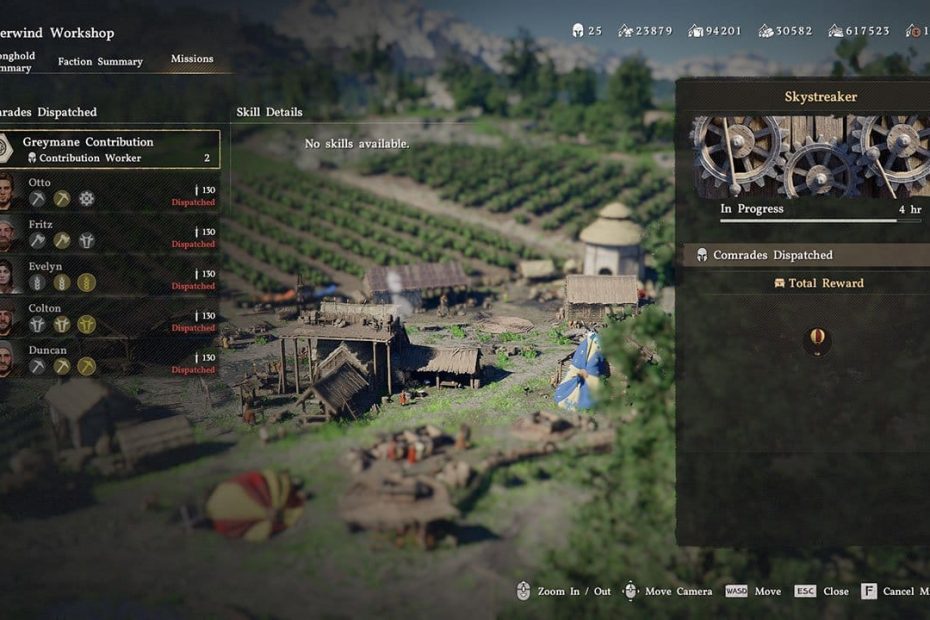Open the Skystreaker mission thumbnail
This screenshot has height=620, width=930.
point(807,156)
